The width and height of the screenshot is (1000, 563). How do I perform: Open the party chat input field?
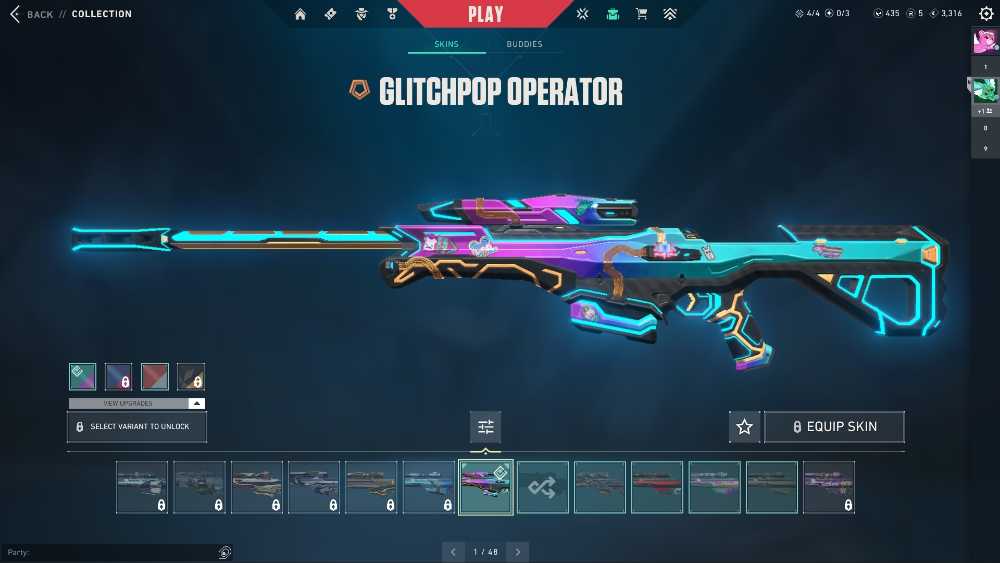110,552
